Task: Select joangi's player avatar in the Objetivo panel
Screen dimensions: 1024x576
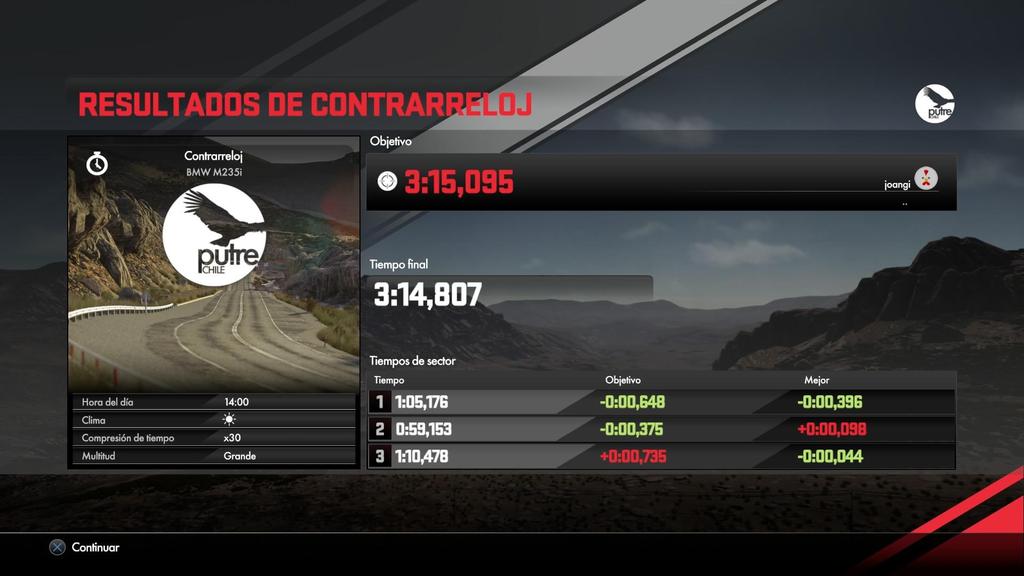Action: (926, 180)
